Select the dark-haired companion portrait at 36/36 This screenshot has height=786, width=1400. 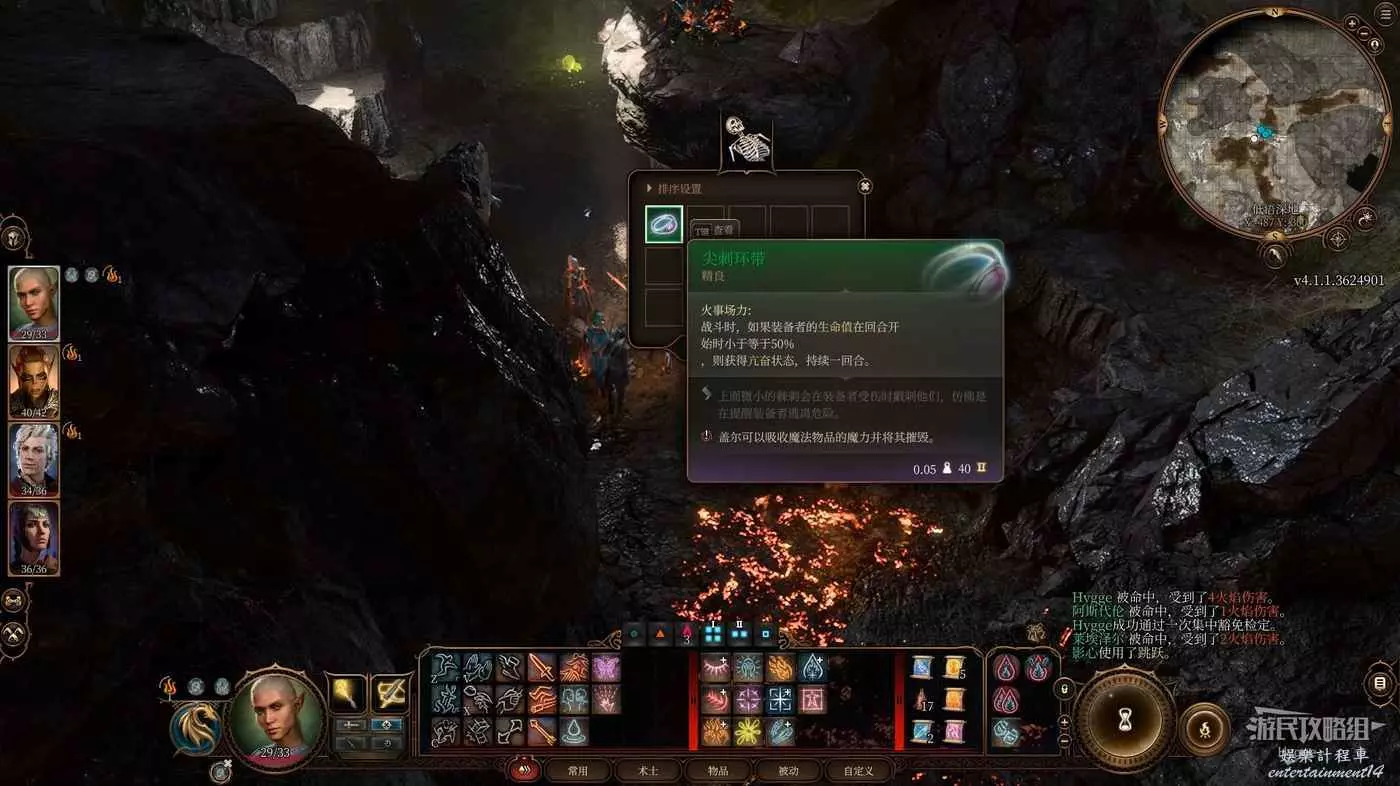[x=34, y=538]
